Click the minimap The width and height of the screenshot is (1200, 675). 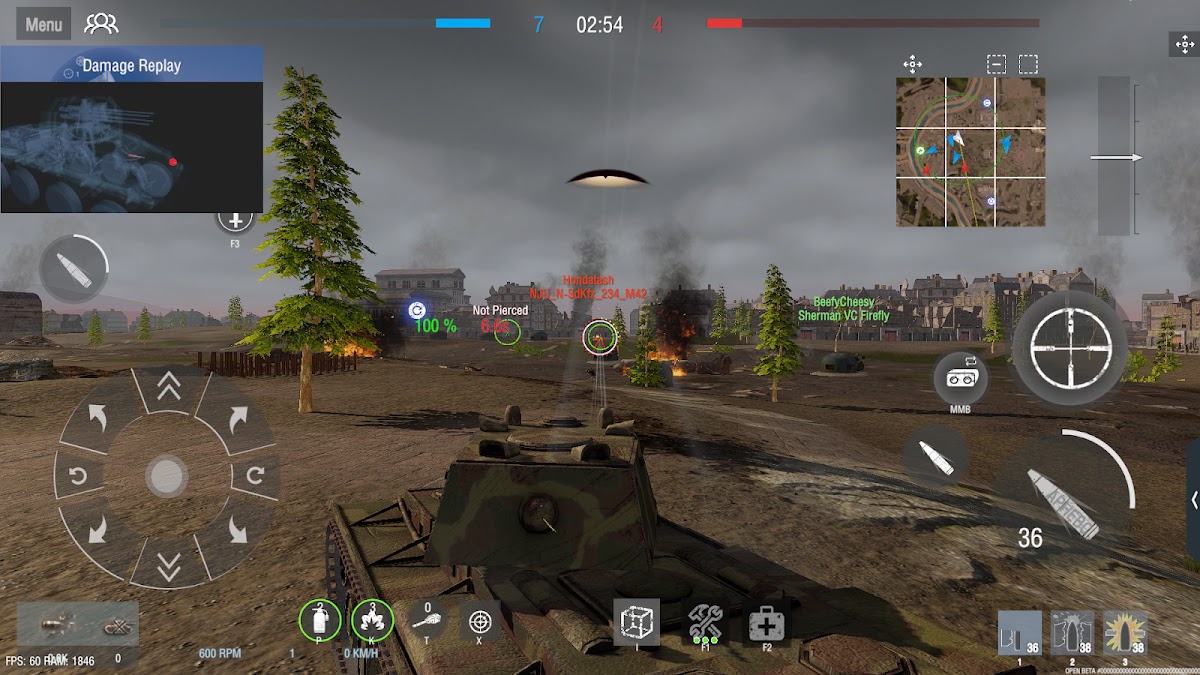point(970,152)
